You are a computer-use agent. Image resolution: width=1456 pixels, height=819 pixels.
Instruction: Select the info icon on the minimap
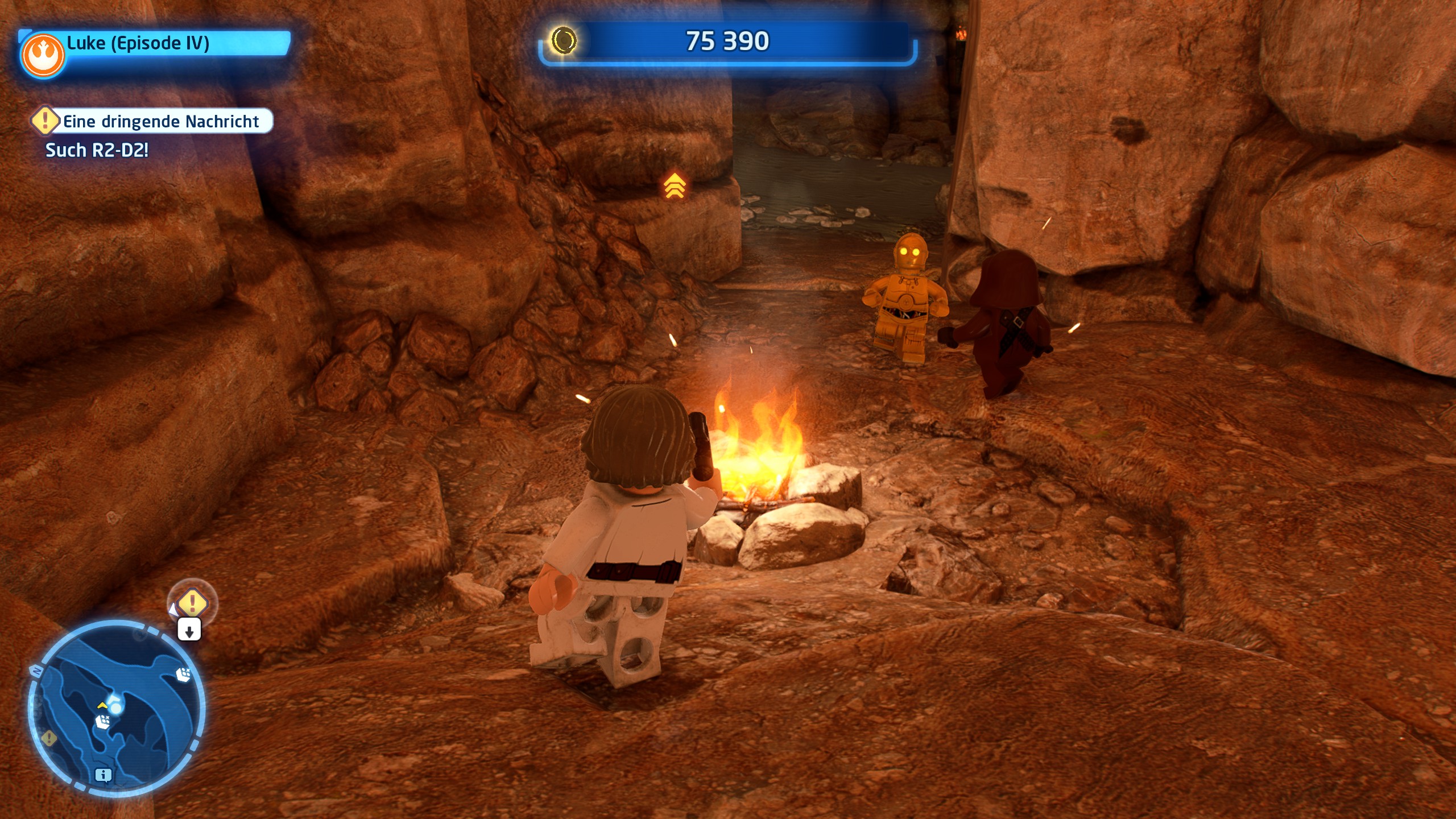[x=103, y=775]
